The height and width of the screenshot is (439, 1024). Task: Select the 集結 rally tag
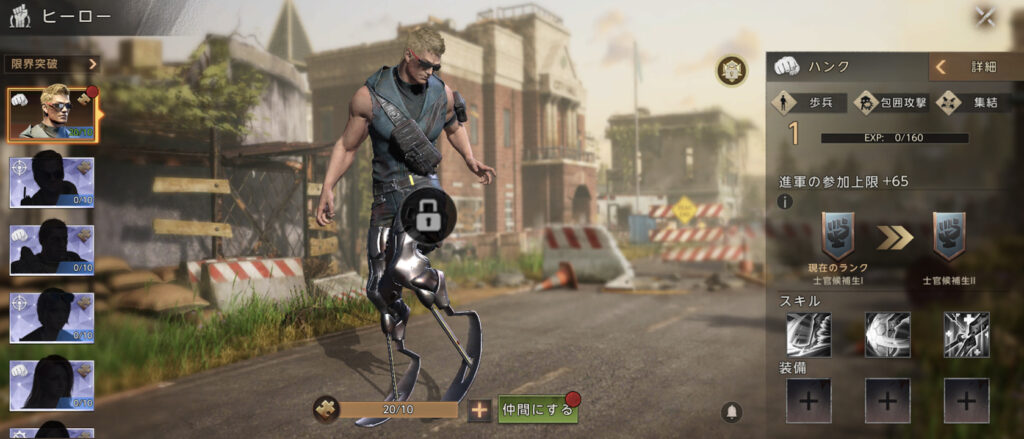pos(972,103)
